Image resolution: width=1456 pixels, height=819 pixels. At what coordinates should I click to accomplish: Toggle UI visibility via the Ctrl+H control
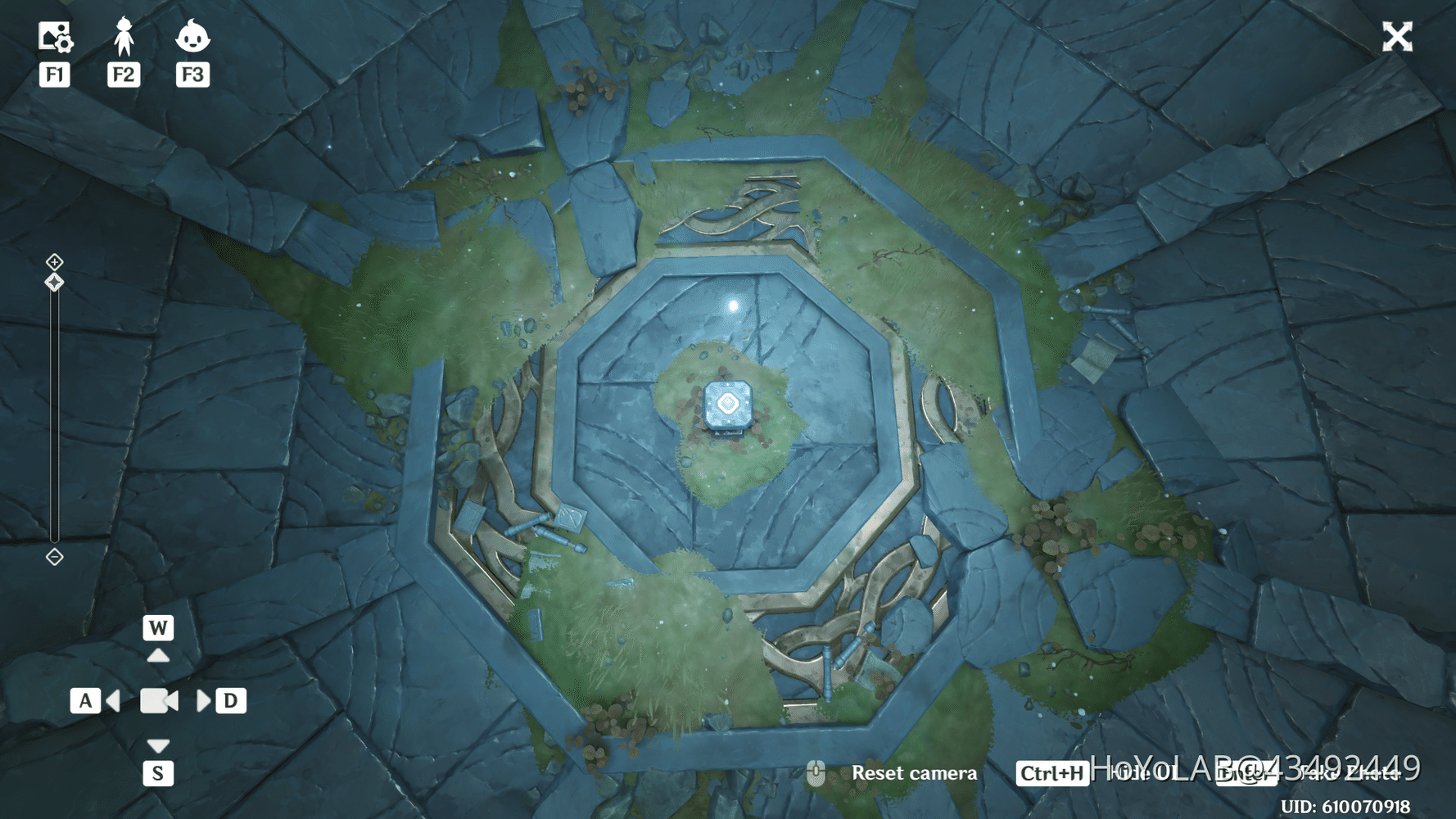pos(1051,772)
